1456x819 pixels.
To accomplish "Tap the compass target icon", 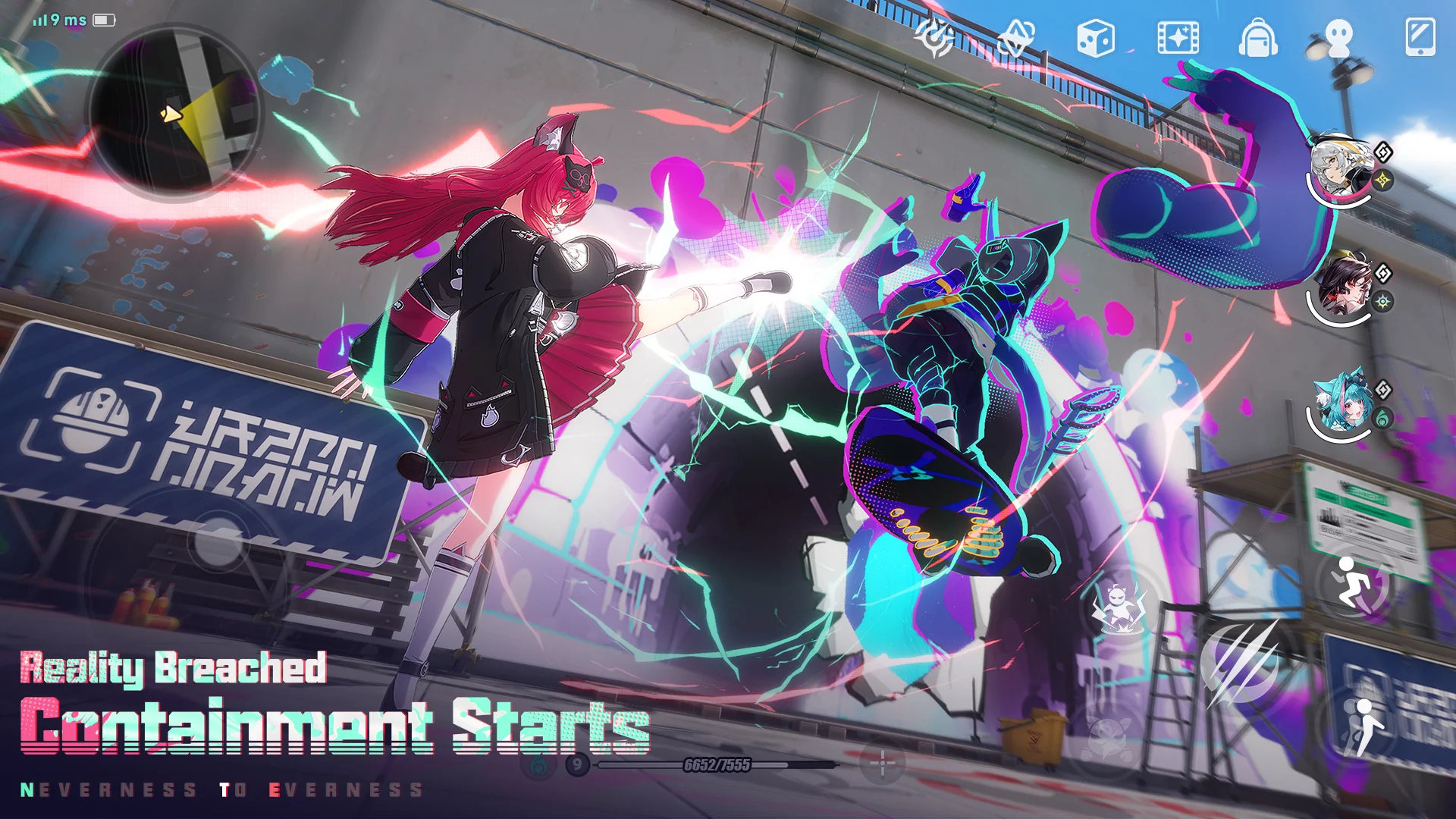I will pos(934,36).
